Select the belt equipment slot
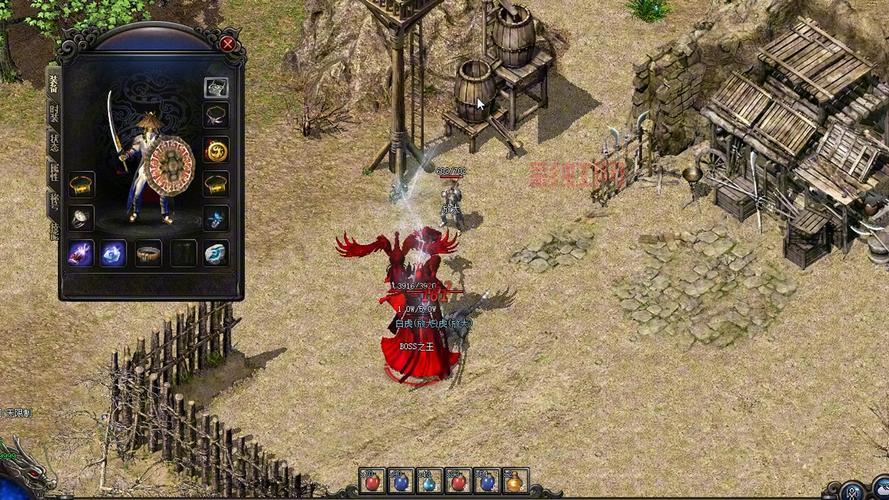Image resolution: width=889 pixels, height=500 pixels. pos(148,253)
